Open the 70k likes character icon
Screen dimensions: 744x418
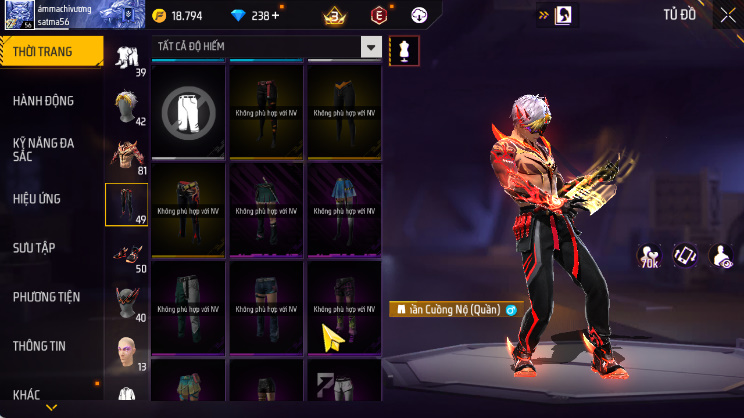tap(648, 256)
